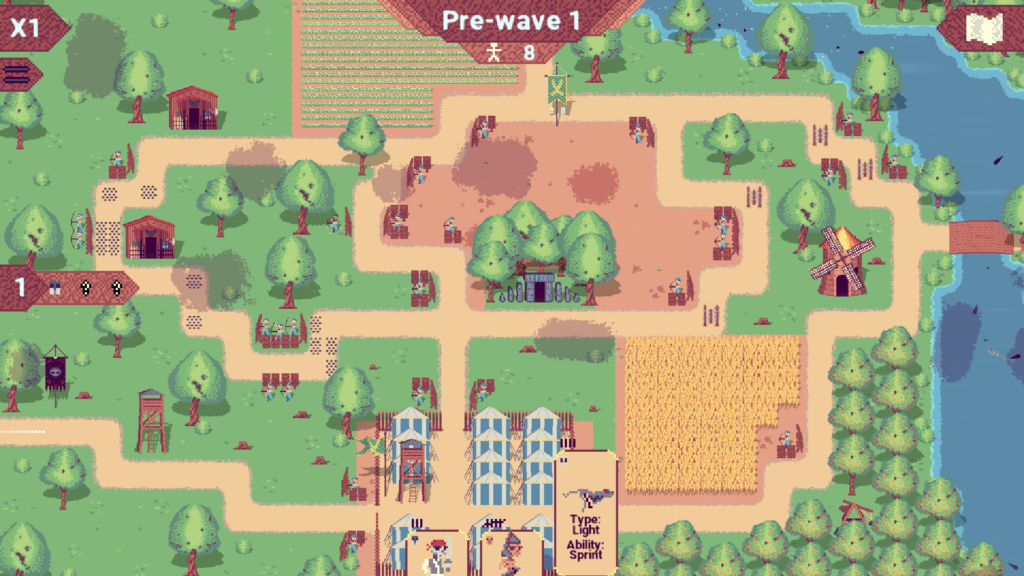Open the hamburger menu
The width and height of the screenshot is (1024, 576).
tap(17, 74)
